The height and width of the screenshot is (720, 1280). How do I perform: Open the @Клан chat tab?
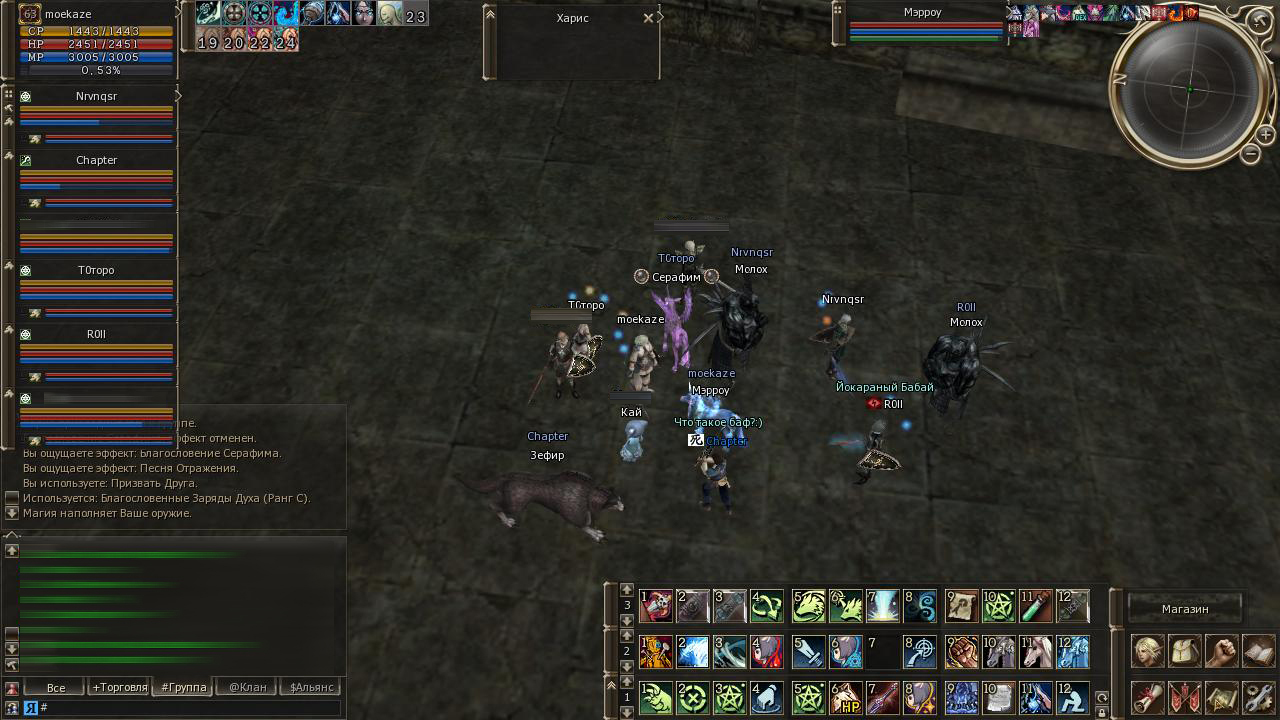[x=248, y=687]
